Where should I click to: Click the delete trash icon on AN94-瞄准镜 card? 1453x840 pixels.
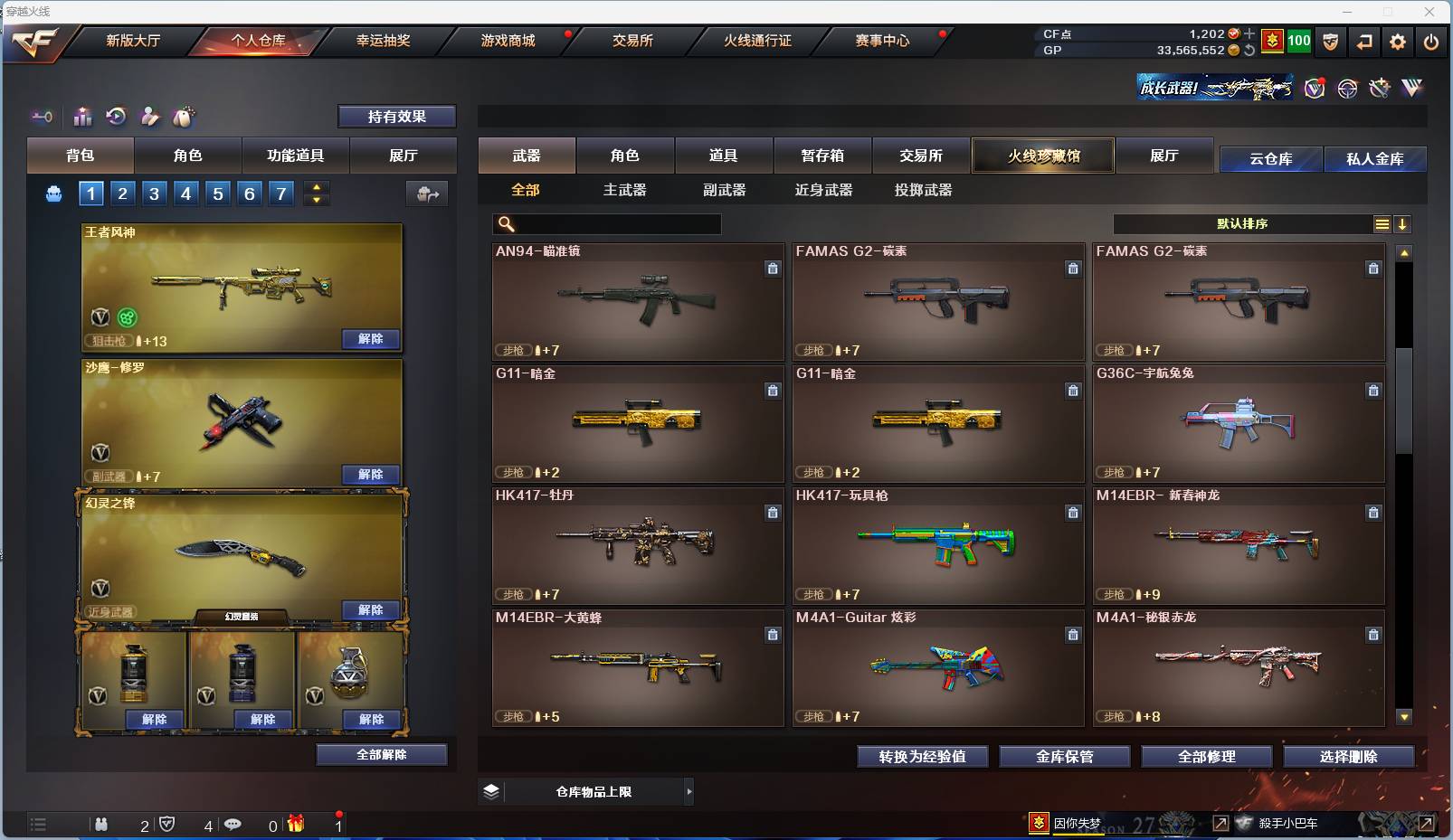774,269
